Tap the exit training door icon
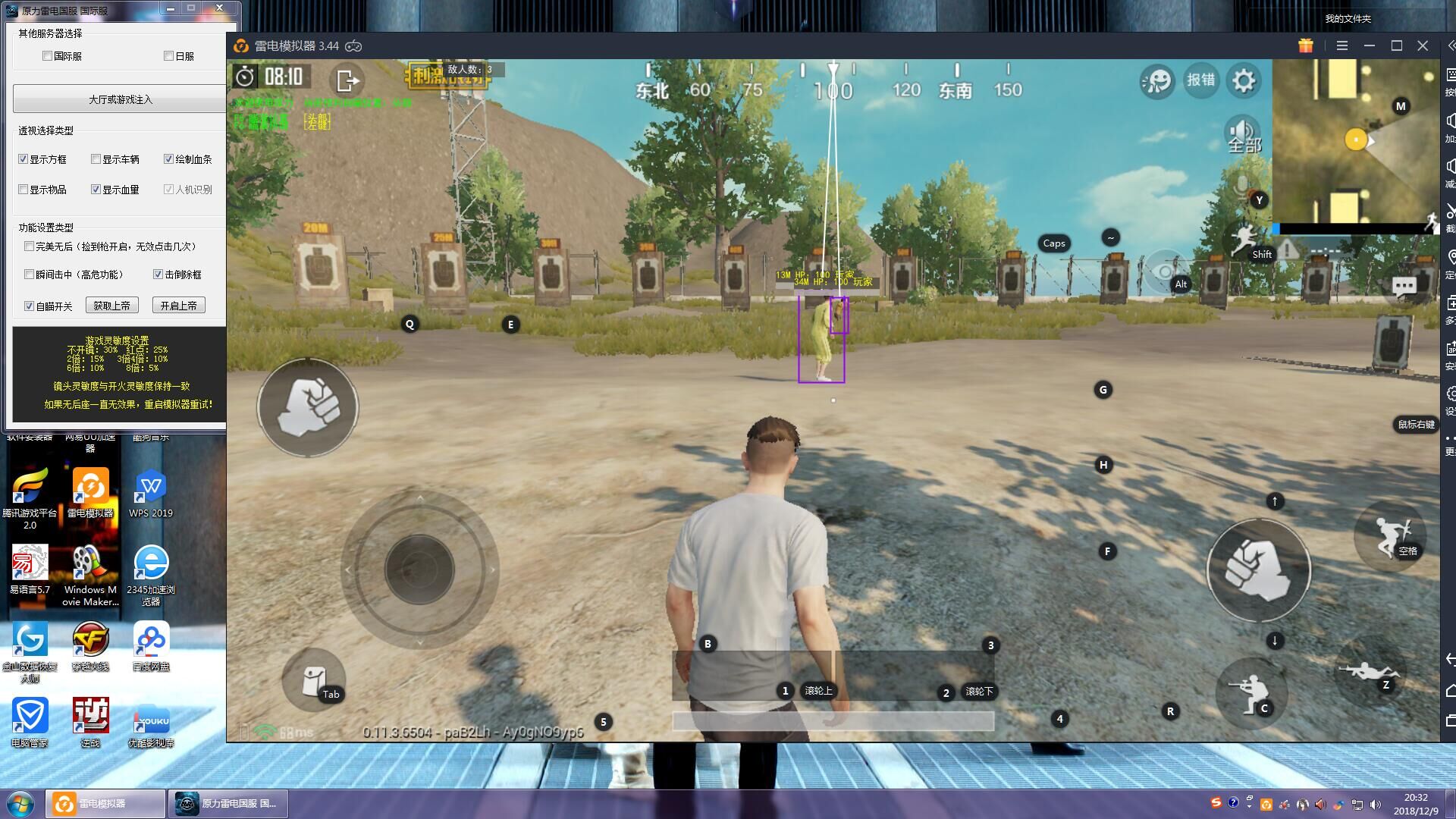1456x819 pixels. [x=347, y=80]
